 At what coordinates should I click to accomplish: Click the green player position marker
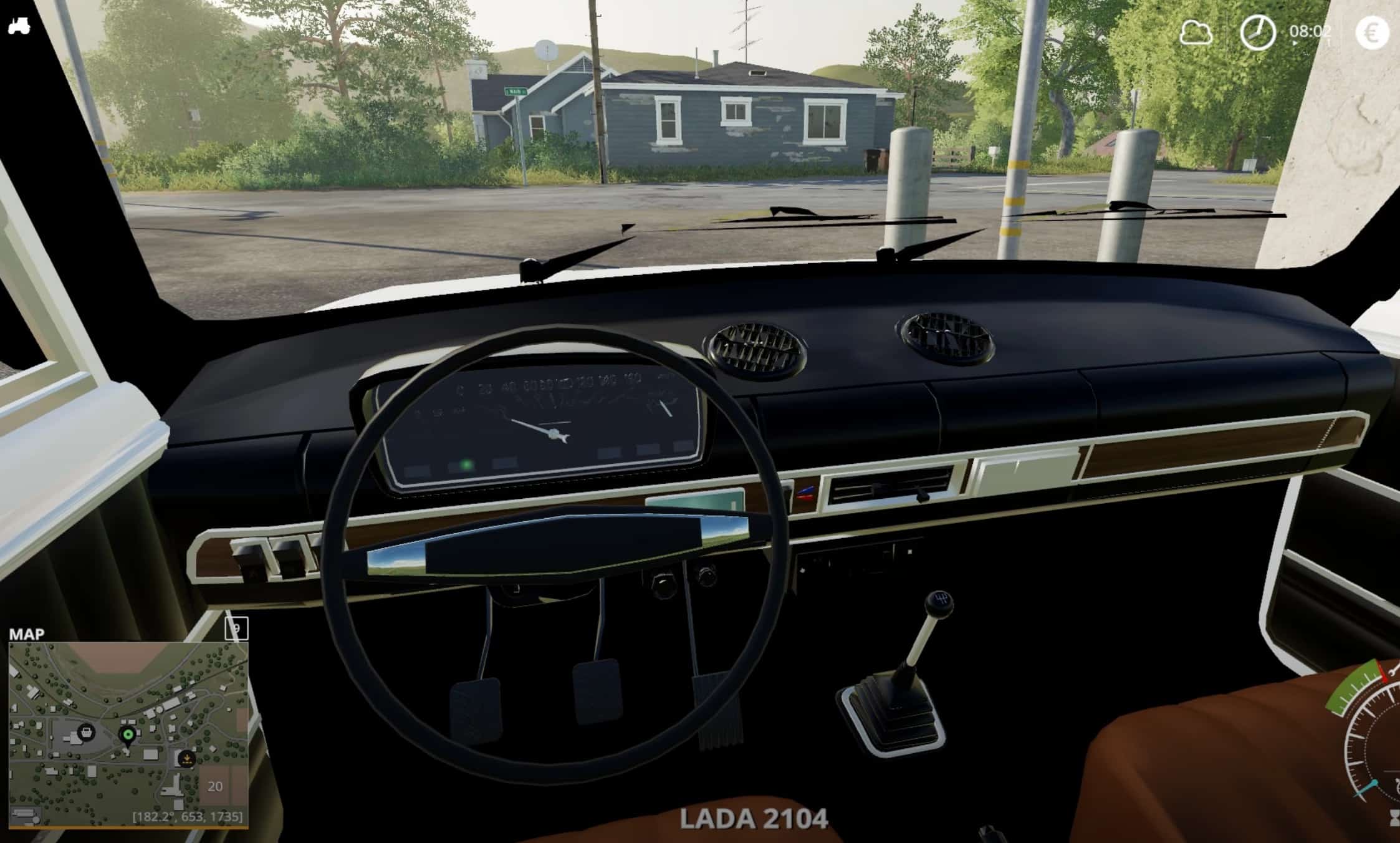pyautogui.click(x=128, y=735)
